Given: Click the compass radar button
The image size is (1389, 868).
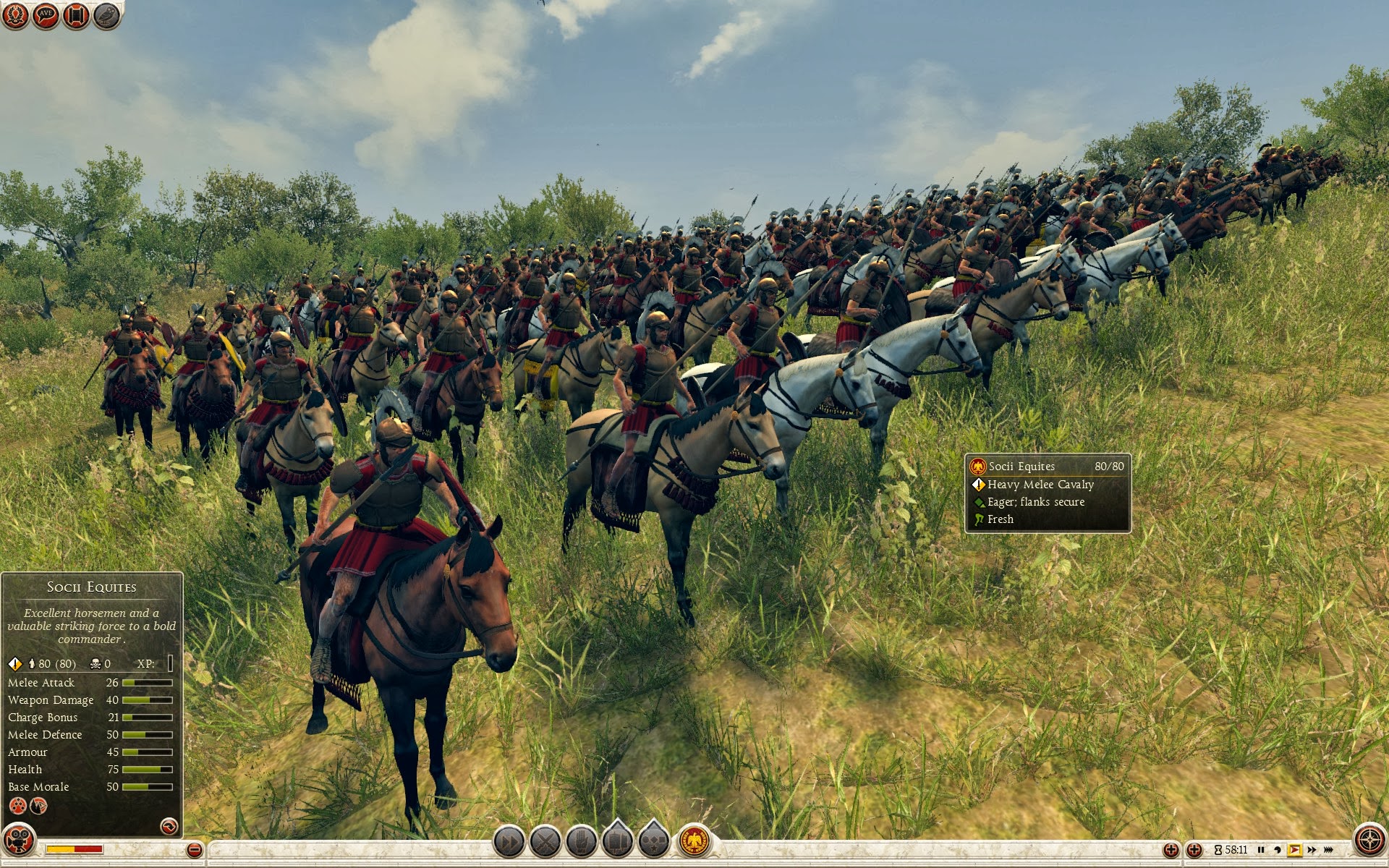Looking at the screenshot, I should [x=1368, y=841].
